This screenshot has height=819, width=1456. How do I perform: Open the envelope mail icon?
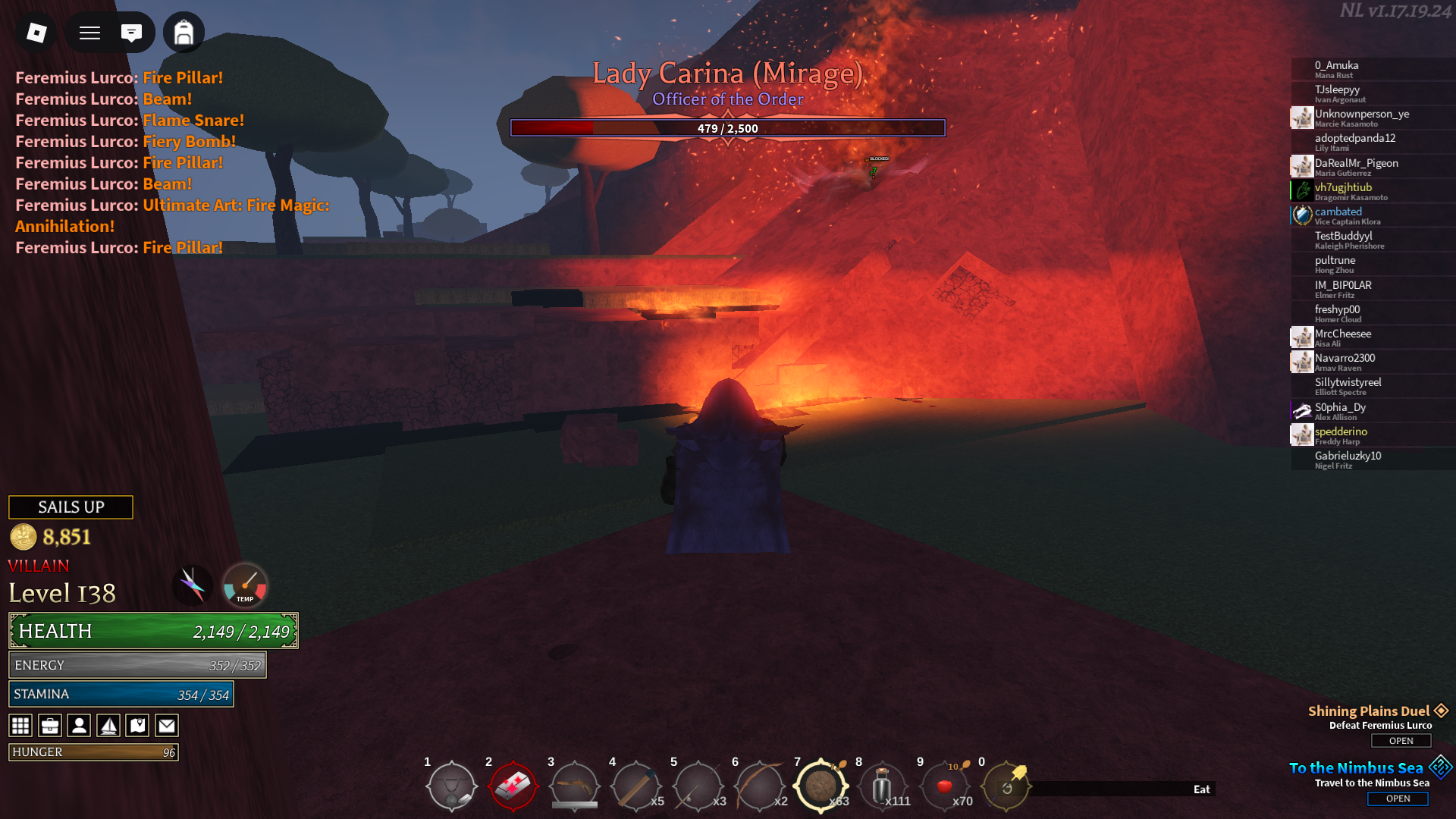[167, 726]
